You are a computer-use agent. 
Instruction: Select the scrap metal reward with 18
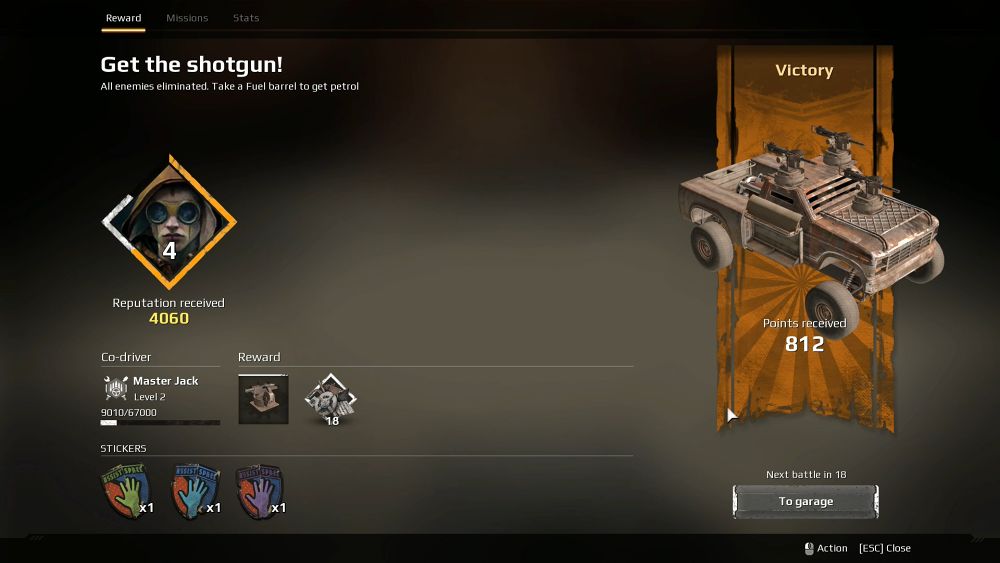[331, 399]
